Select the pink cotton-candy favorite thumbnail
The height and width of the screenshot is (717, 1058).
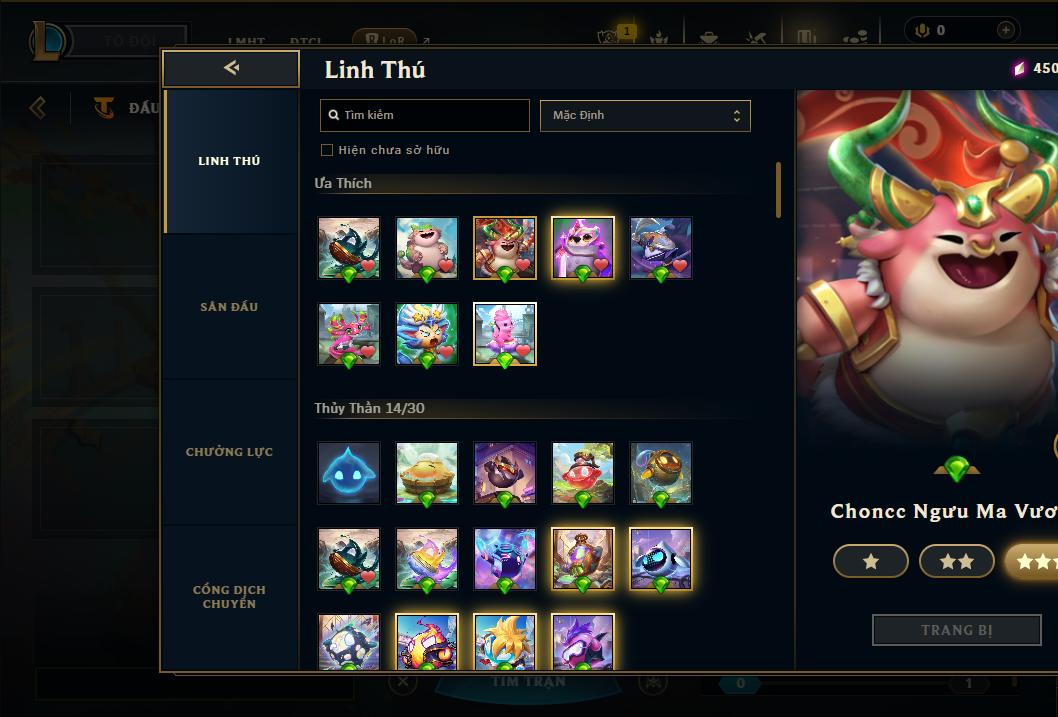tap(505, 334)
